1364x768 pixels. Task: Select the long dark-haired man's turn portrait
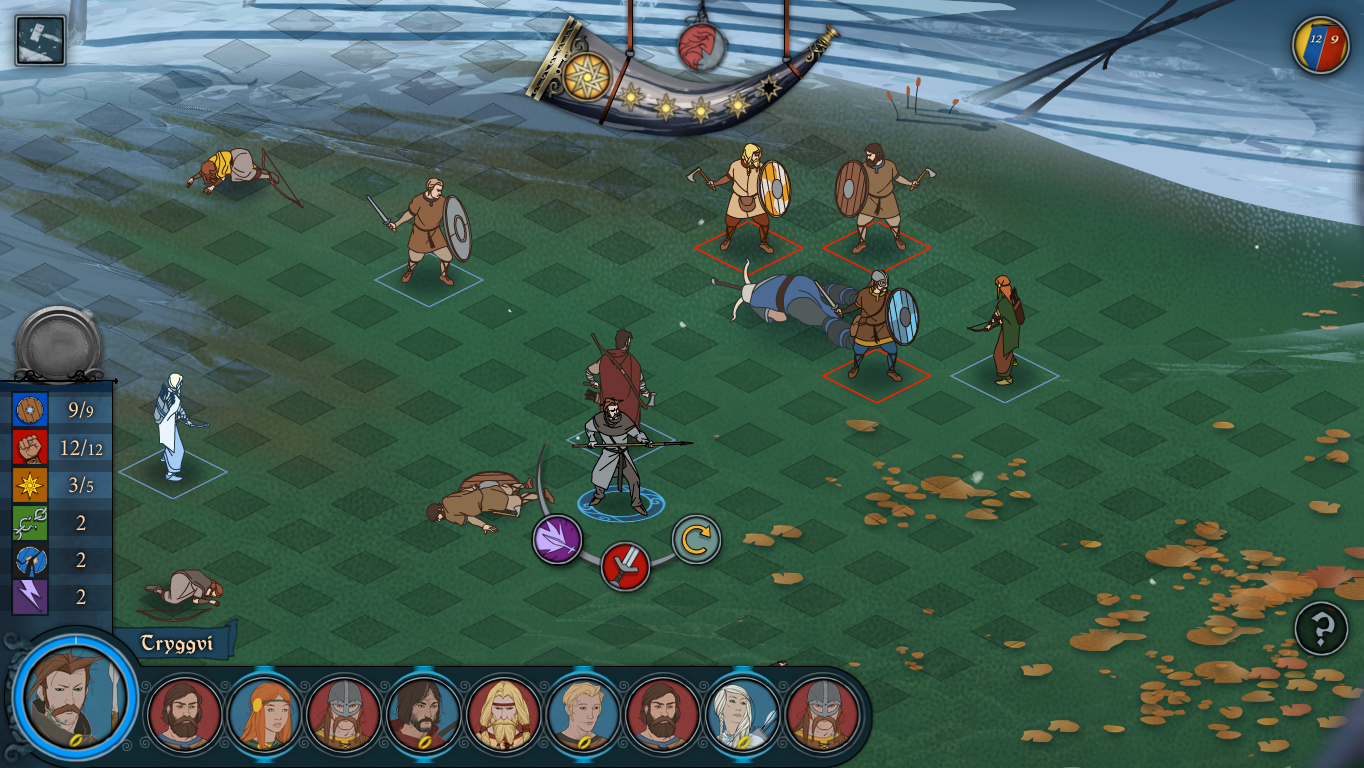pos(423,714)
